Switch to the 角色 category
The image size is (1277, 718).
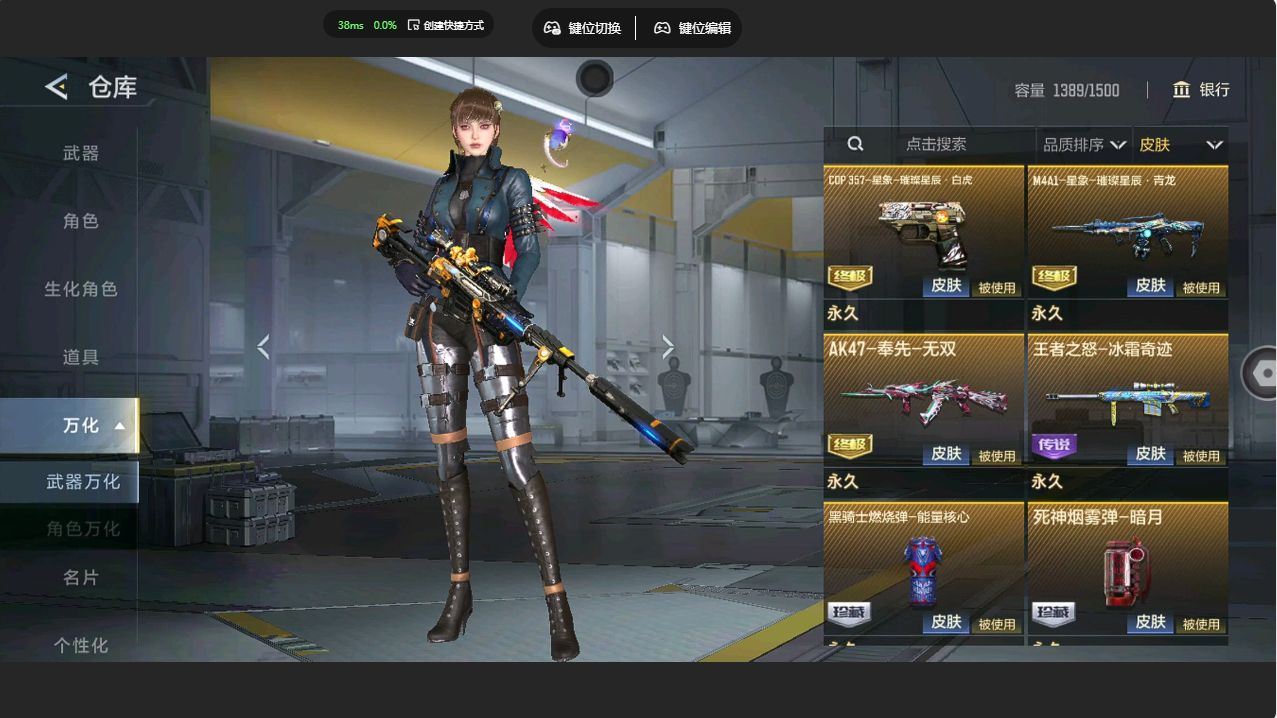point(81,221)
